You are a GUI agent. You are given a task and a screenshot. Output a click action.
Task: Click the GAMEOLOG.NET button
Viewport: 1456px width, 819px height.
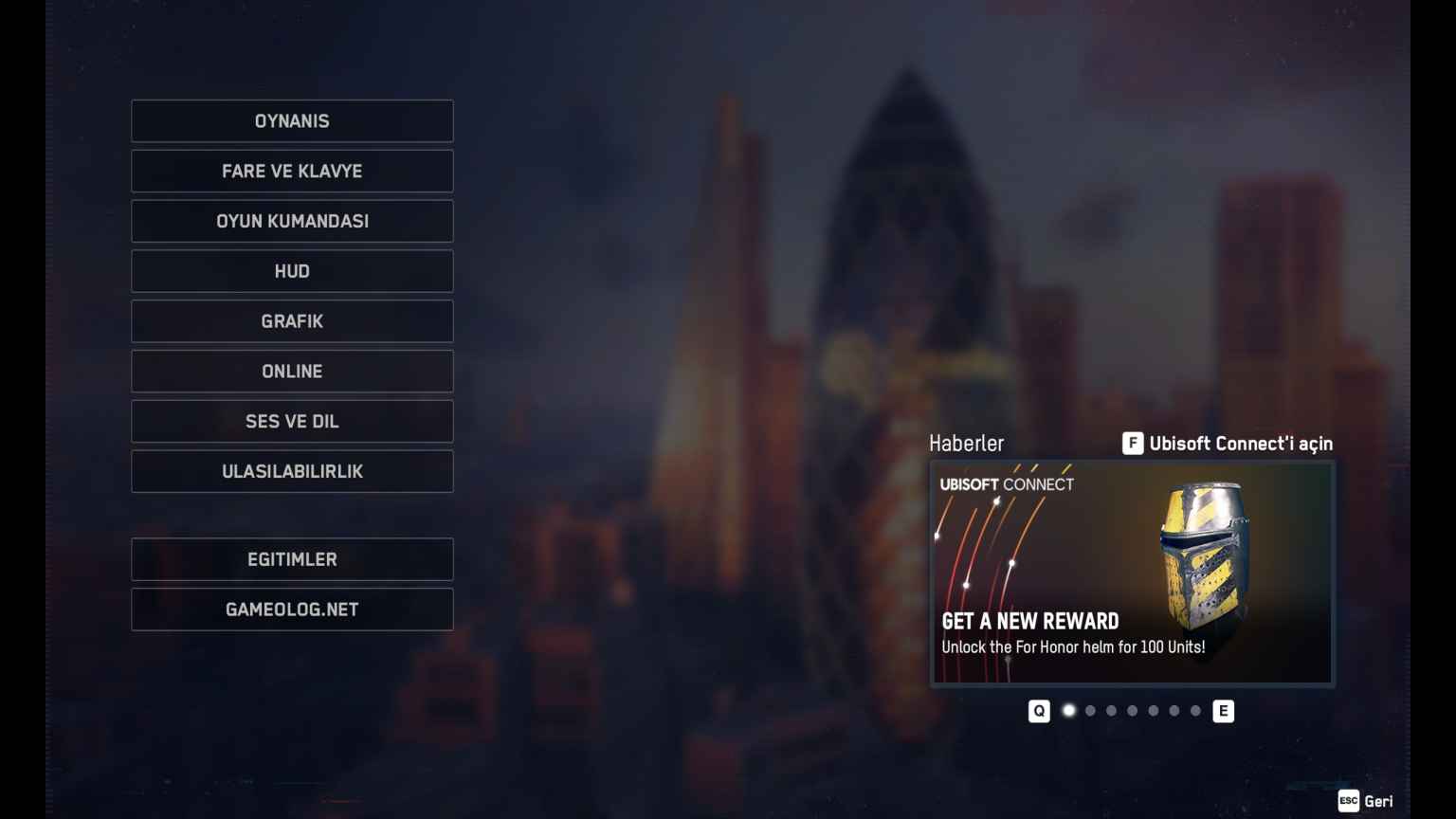[292, 610]
